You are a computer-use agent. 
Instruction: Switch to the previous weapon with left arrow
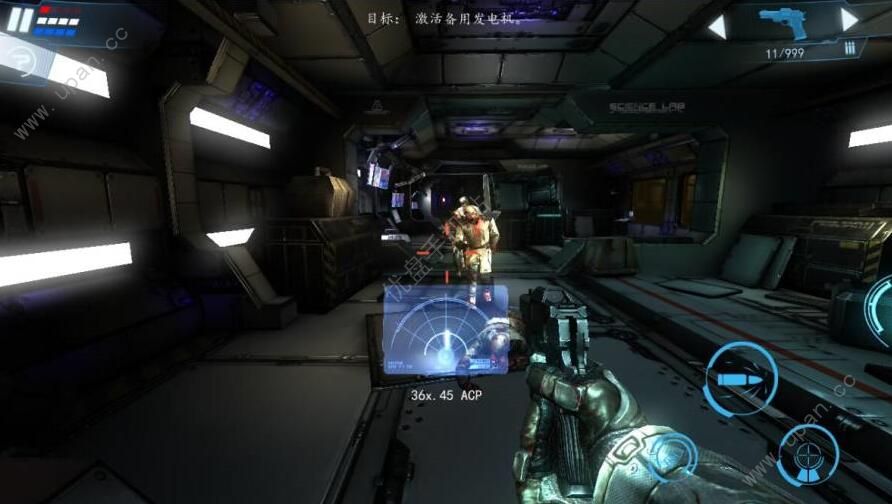[x=717, y=27]
